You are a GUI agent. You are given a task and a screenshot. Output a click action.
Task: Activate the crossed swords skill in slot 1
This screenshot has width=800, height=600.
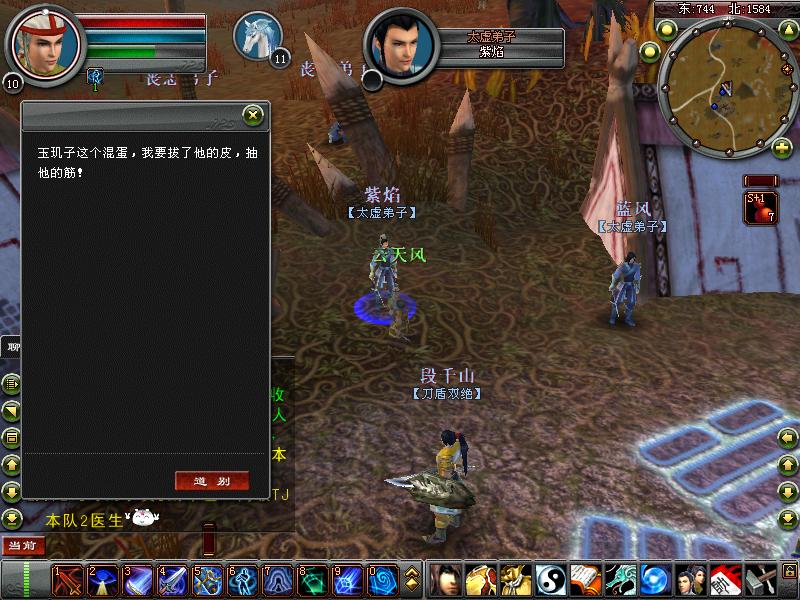pos(67,580)
